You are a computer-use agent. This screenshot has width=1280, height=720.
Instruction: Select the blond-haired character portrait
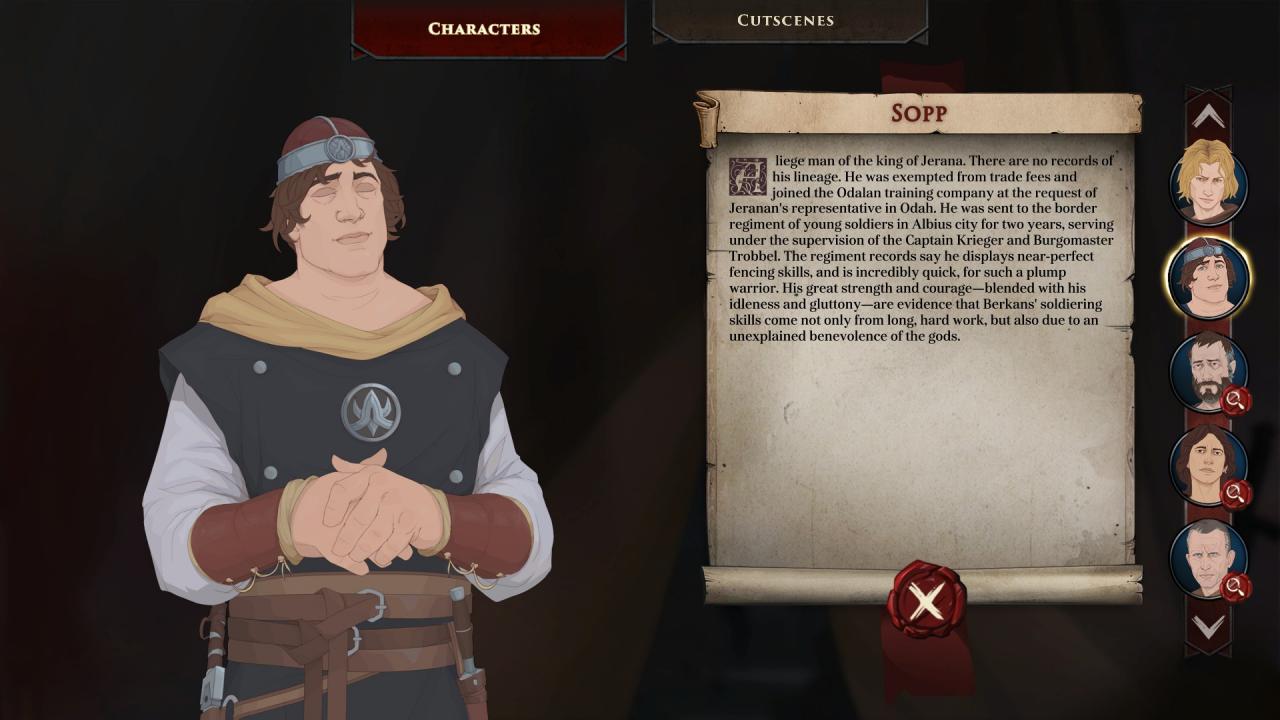point(1208,183)
